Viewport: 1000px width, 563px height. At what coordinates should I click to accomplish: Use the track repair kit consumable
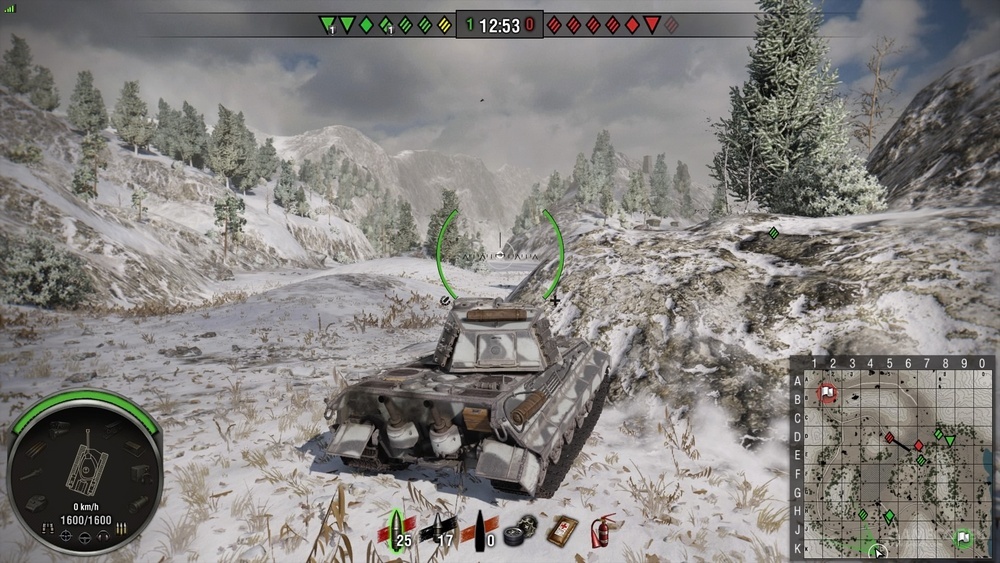pyautogui.click(x=521, y=532)
